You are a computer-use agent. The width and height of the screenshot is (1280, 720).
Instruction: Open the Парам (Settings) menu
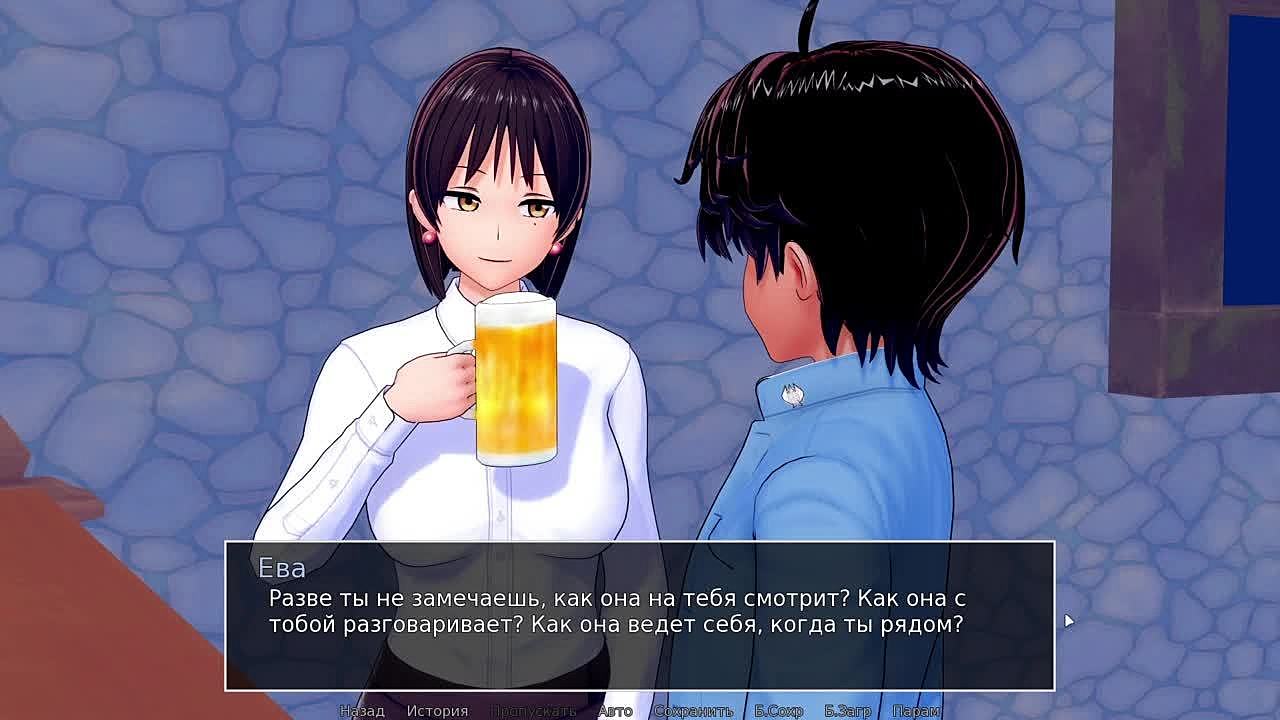click(916, 711)
